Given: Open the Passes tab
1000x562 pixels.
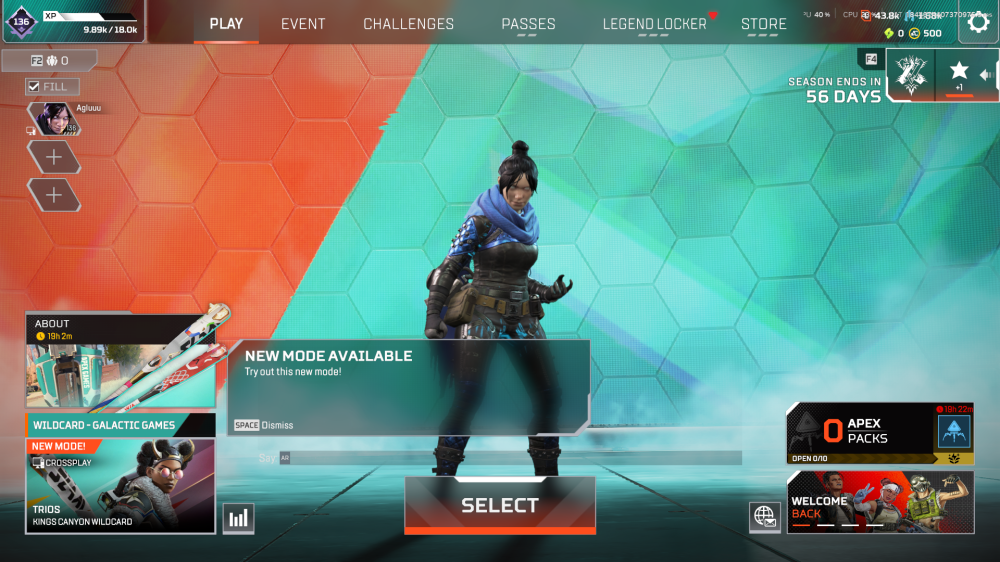Looking at the screenshot, I should click(x=528, y=24).
